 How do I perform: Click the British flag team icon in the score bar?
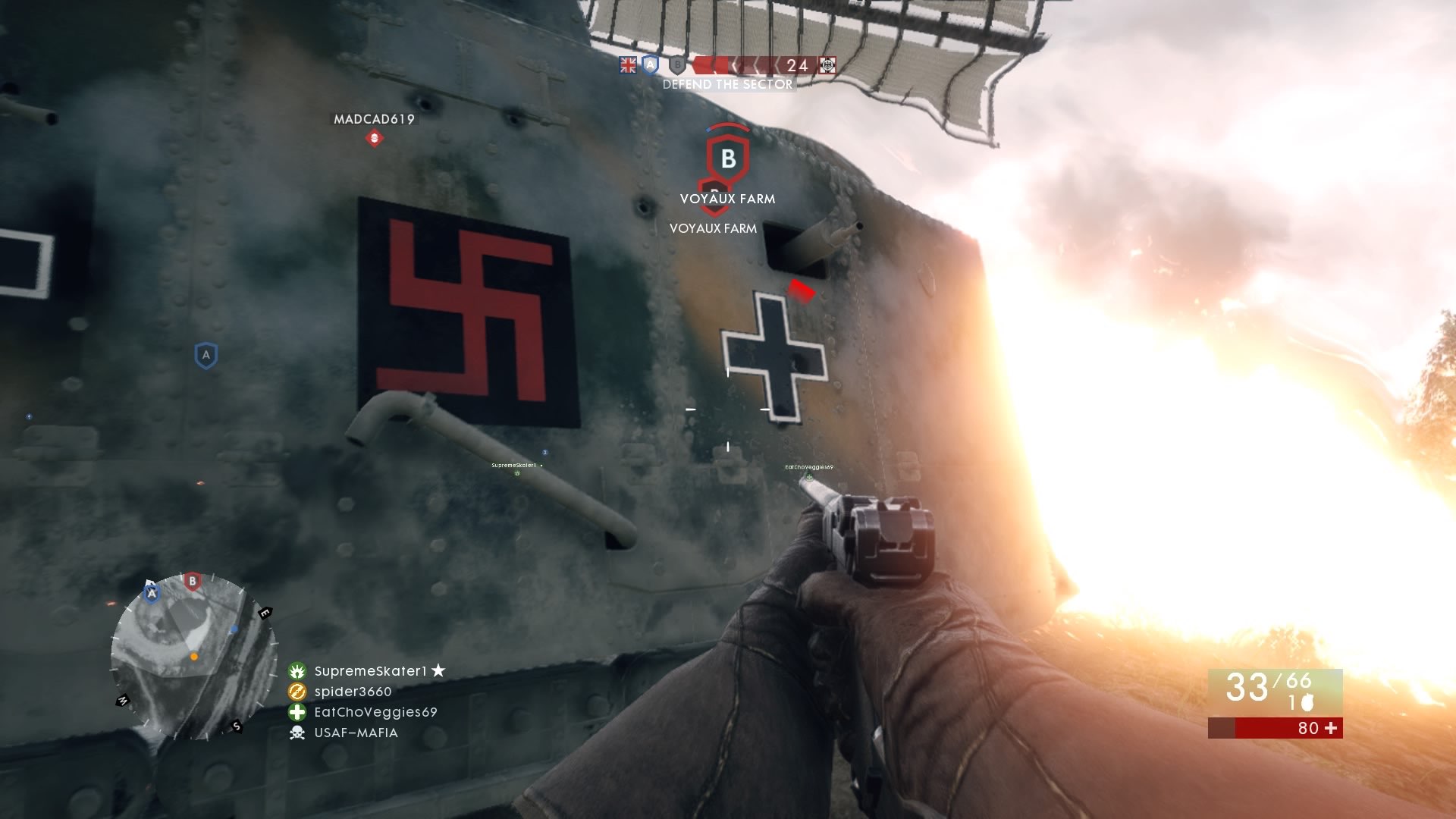(x=628, y=66)
